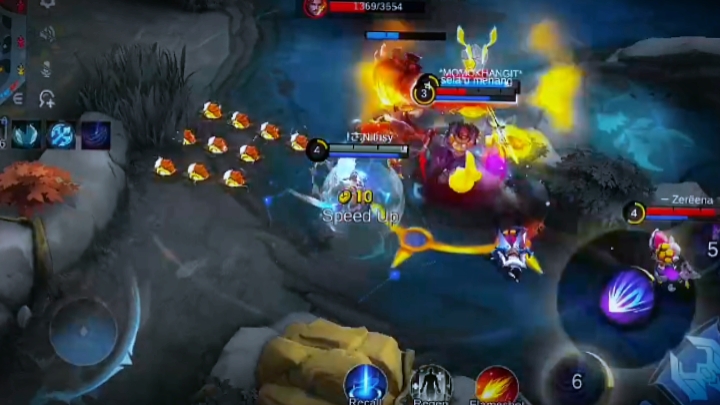Toggle the microphone voice chat icon
This screenshot has height=405, width=720.
(46, 68)
